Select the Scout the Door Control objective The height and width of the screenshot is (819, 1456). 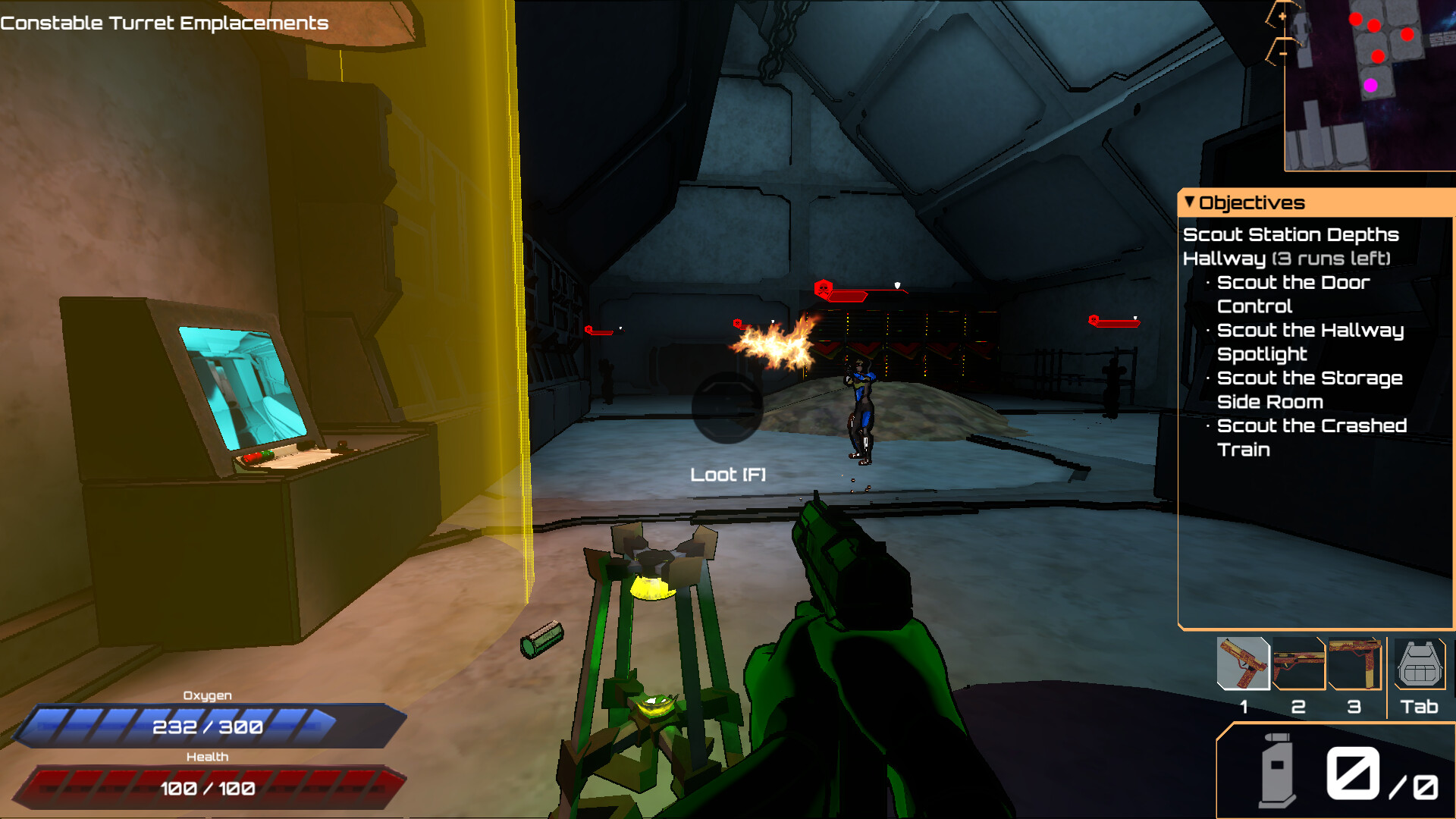click(1293, 294)
